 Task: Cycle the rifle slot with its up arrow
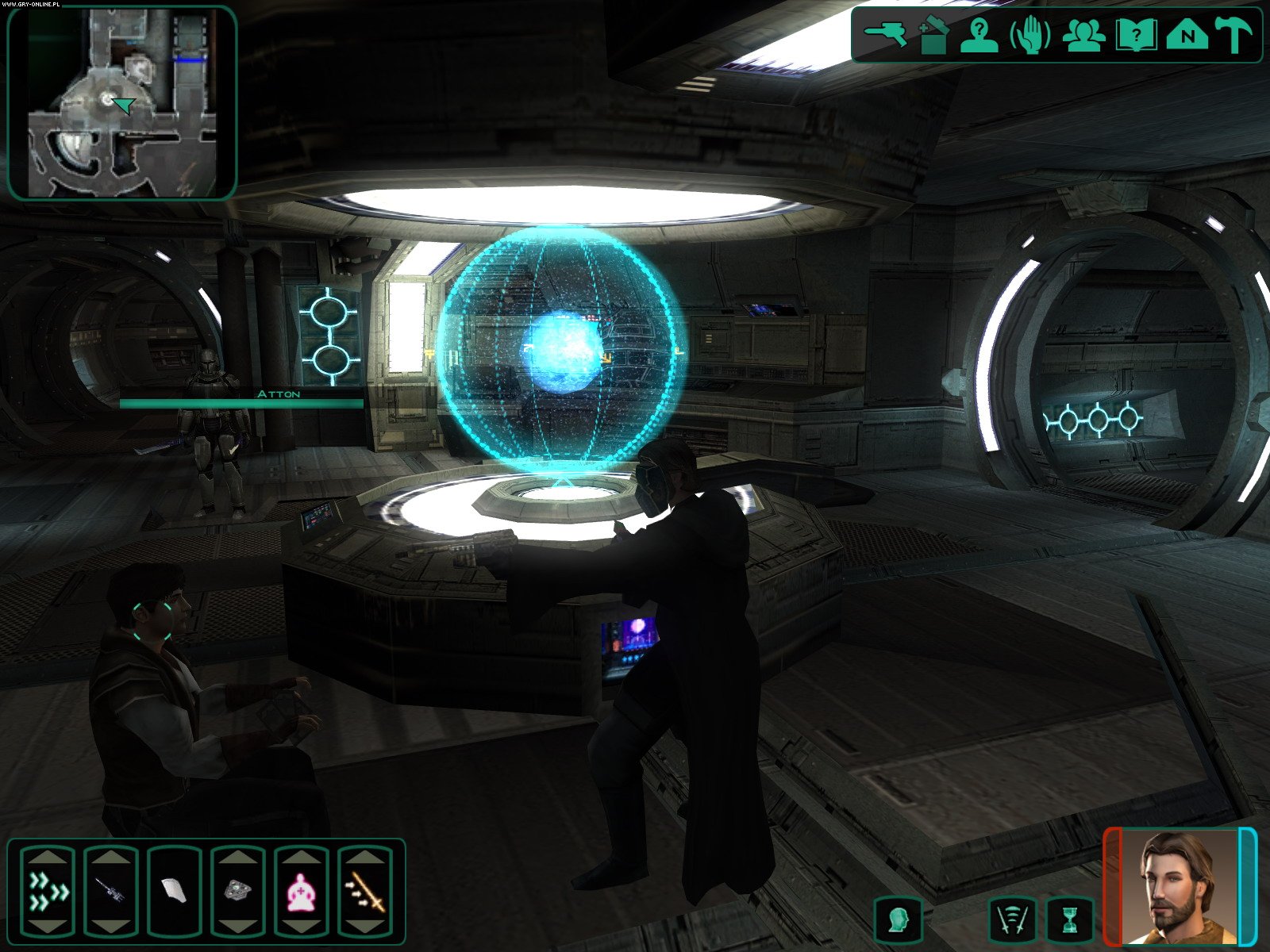pyautogui.click(x=111, y=856)
